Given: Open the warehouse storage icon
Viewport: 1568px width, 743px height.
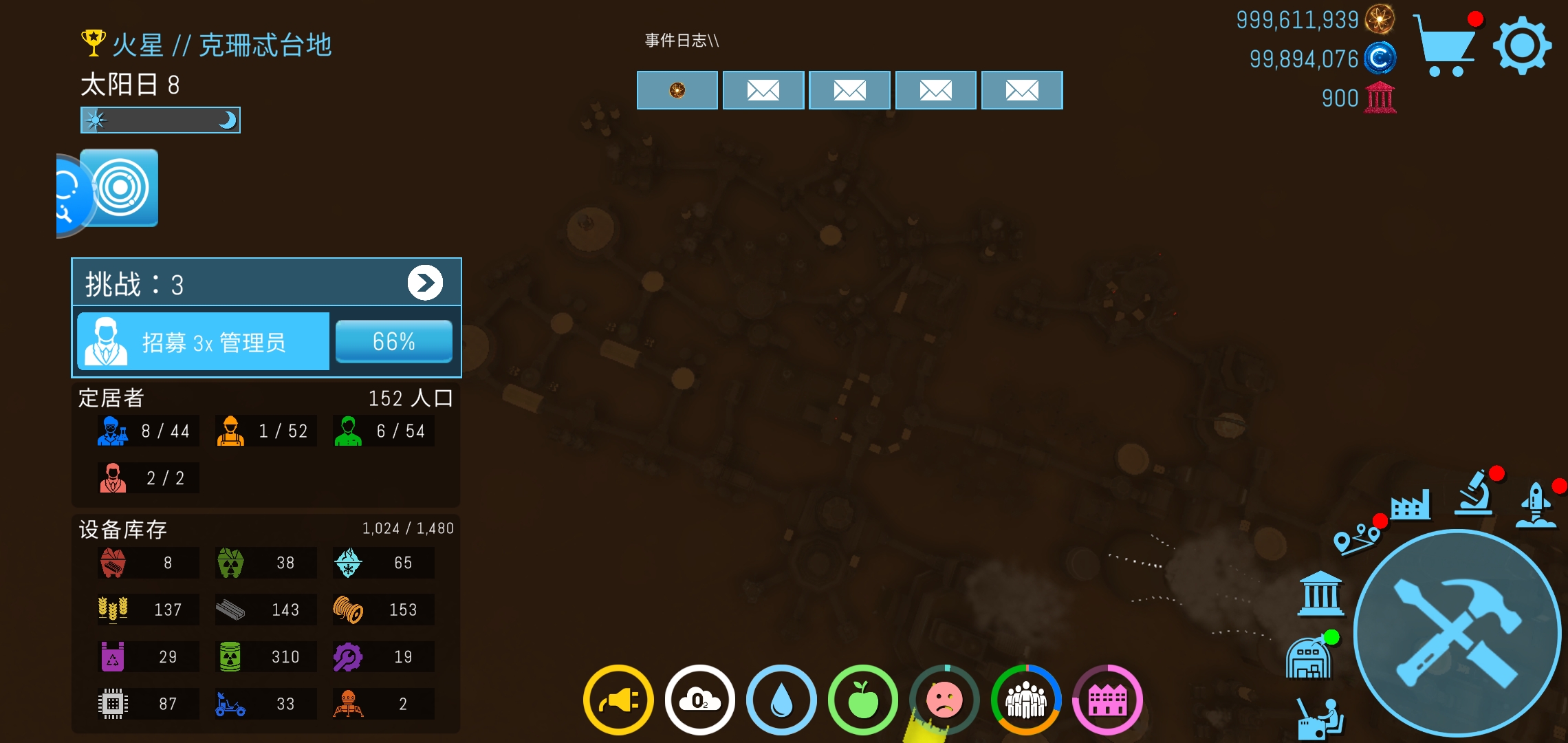Looking at the screenshot, I should click(x=1308, y=659).
